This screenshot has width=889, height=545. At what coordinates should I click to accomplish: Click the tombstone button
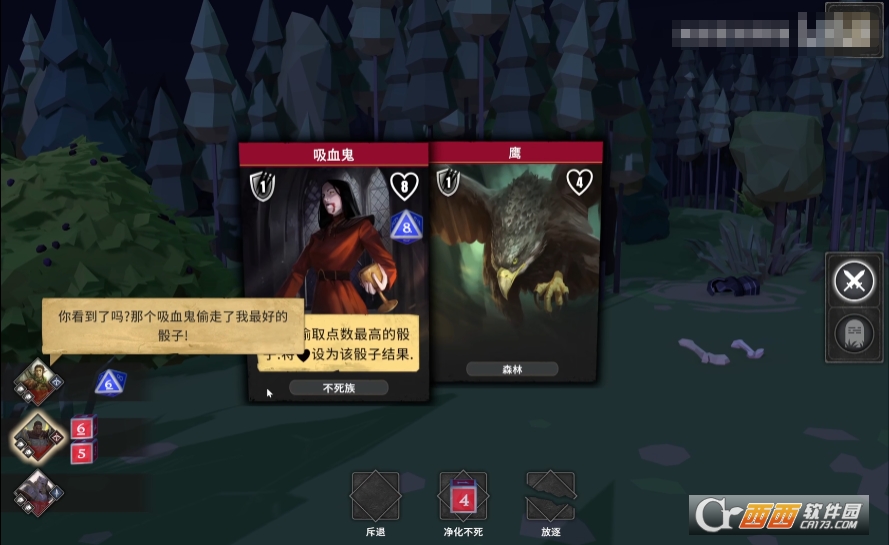pyautogui.click(x=854, y=336)
